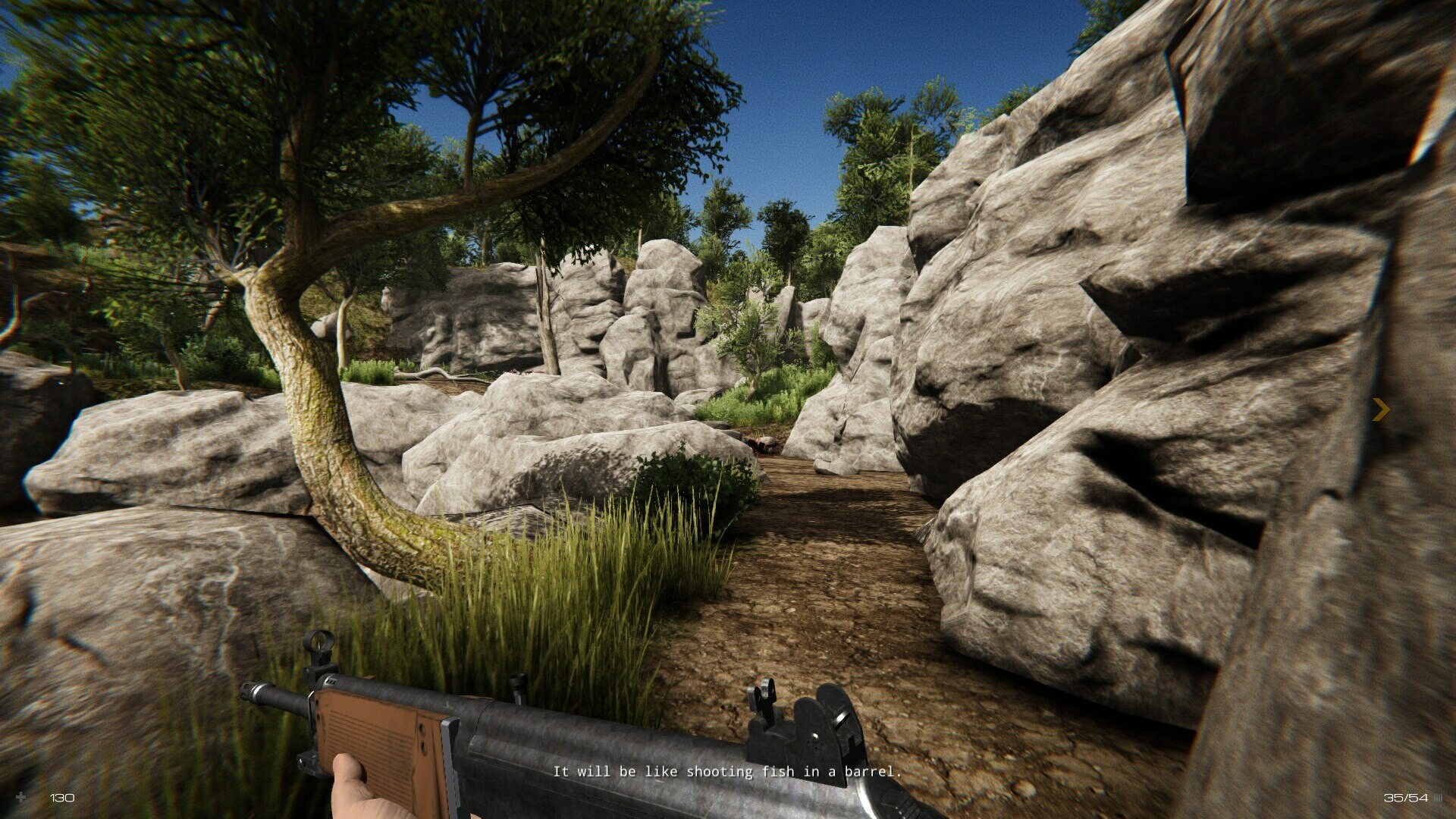
Task: Click the health value 130
Action: (61, 798)
